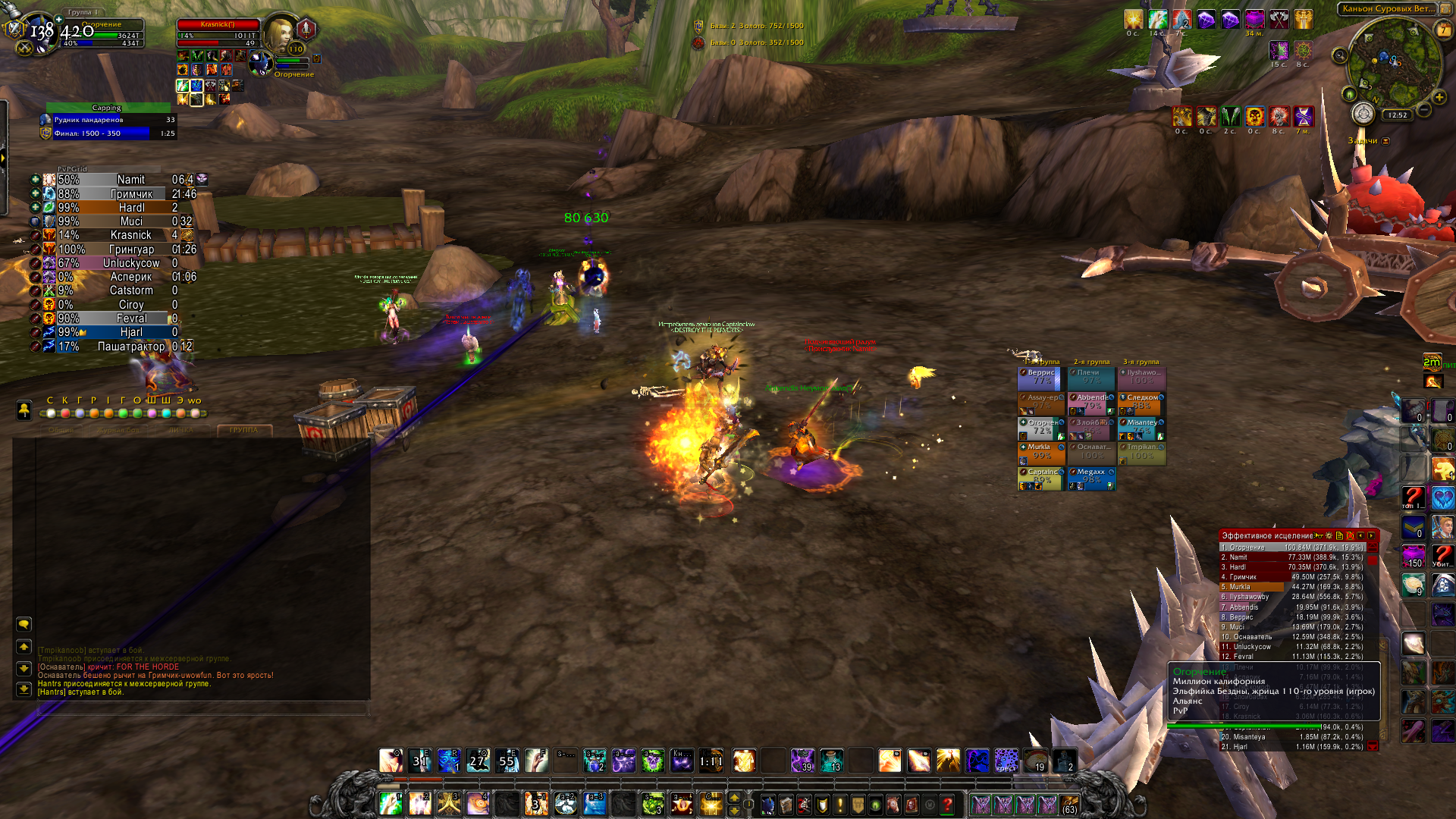Click the Krasnick target portrait
The width and height of the screenshot is (1456, 819).
point(281,32)
